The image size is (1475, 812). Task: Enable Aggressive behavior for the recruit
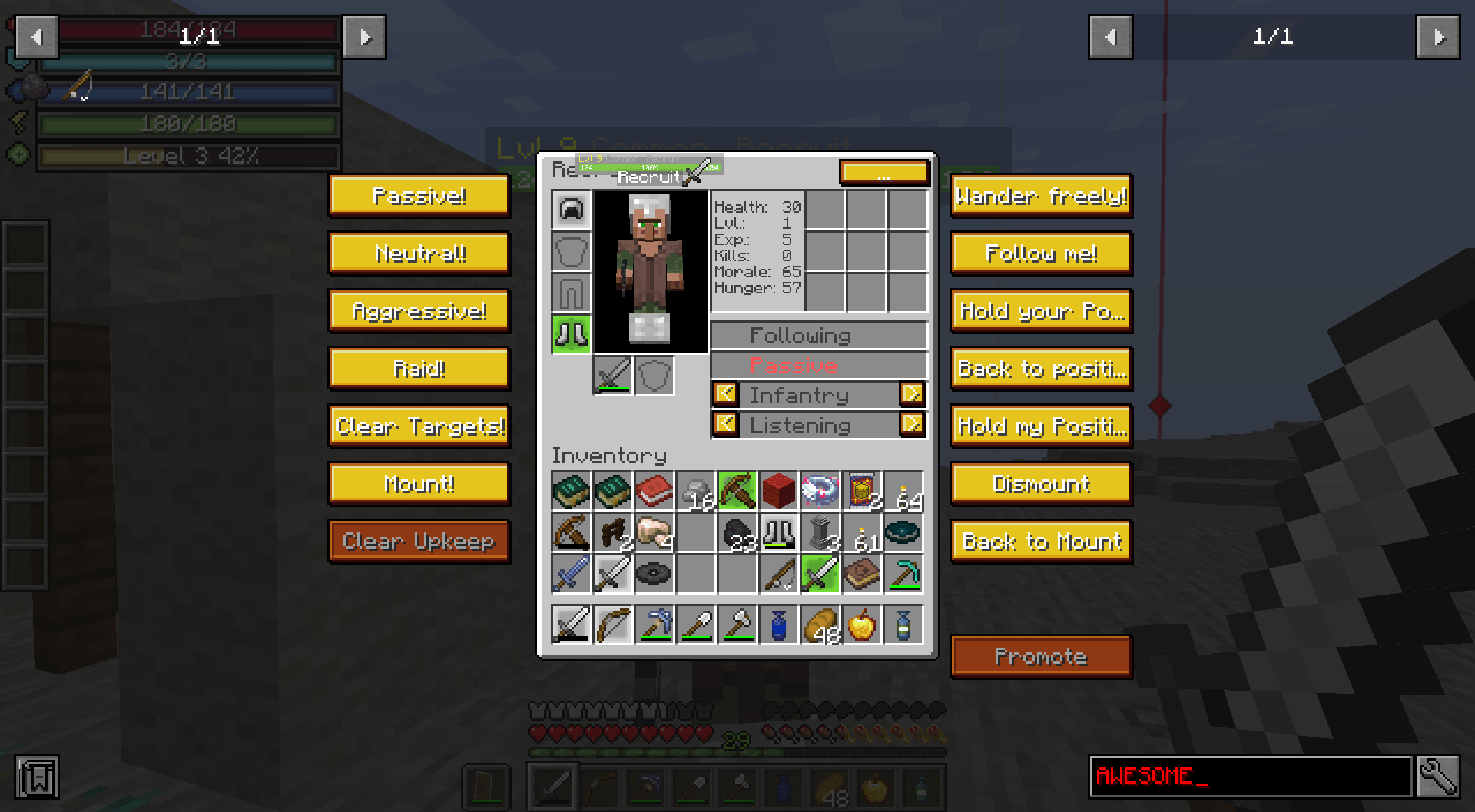419,310
